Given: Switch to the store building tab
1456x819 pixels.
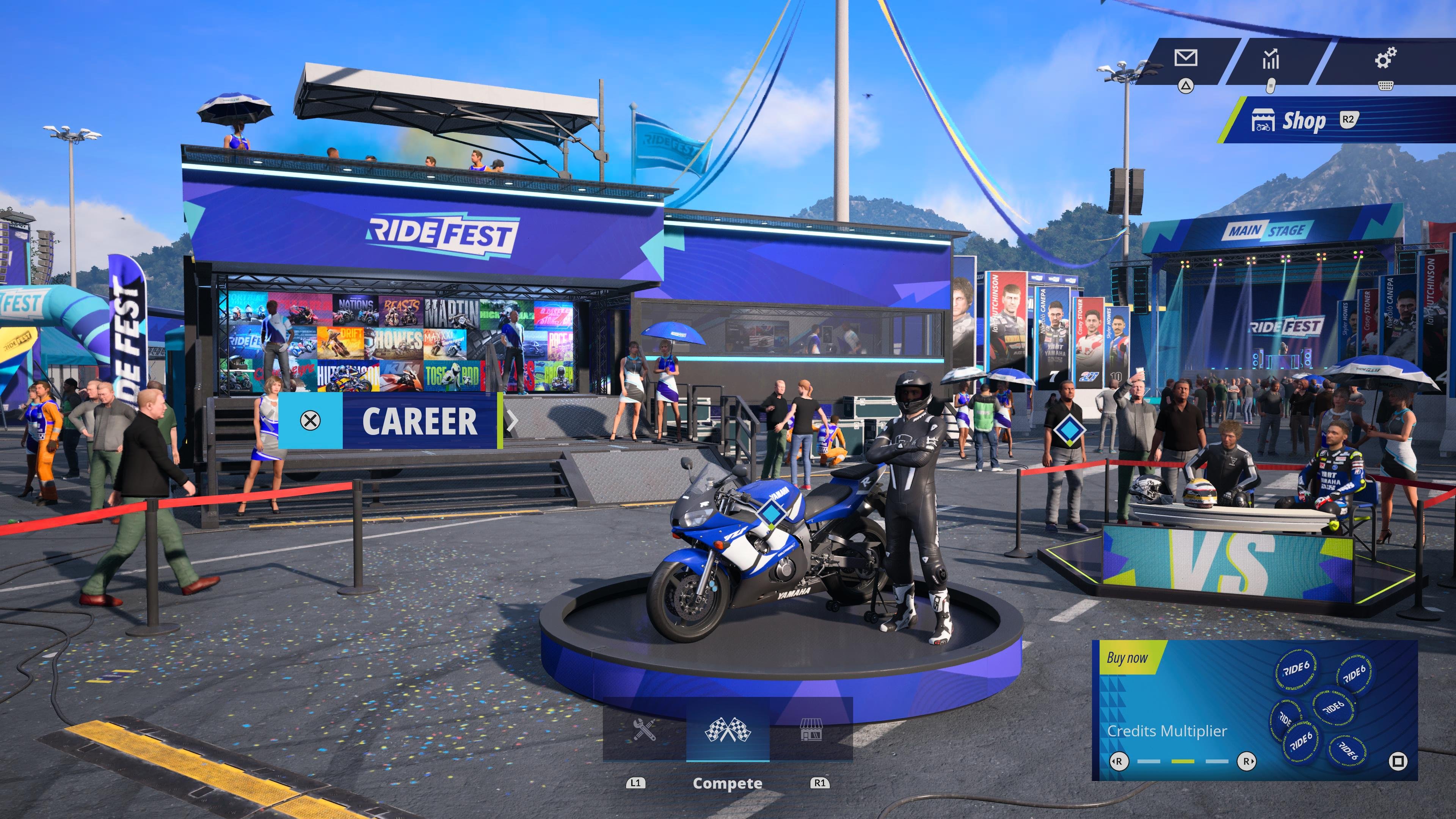Looking at the screenshot, I should pyautogui.click(x=811, y=730).
